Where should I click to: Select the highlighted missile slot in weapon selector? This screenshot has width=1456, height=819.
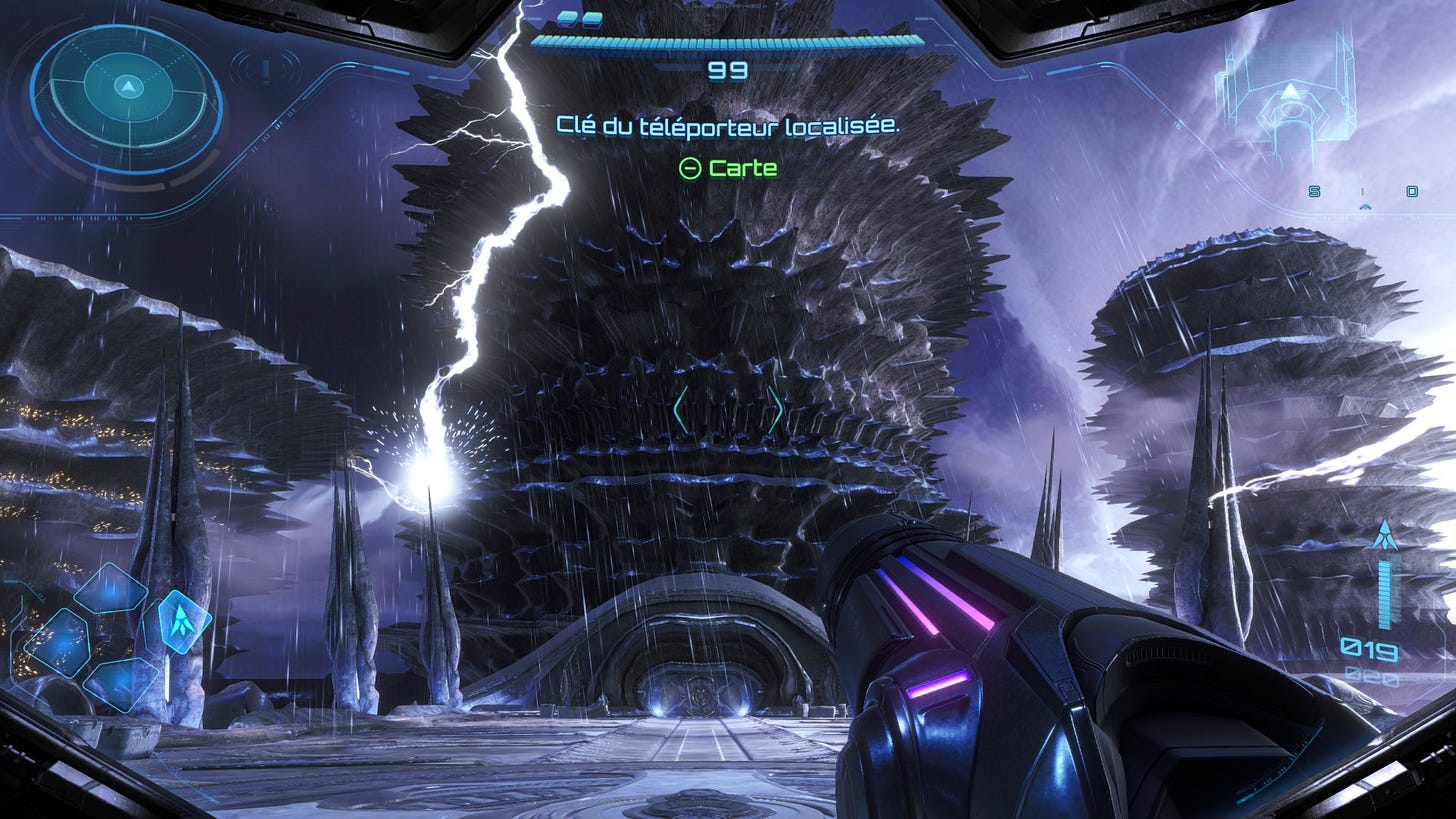(180, 621)
